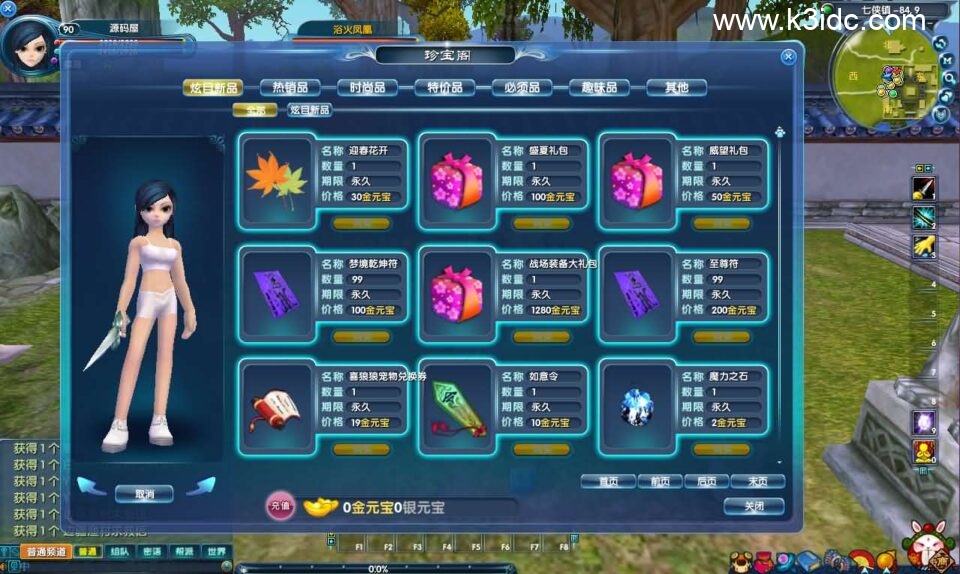Click the 关闭 button
The image size is (960, 574).
(753, 506)
